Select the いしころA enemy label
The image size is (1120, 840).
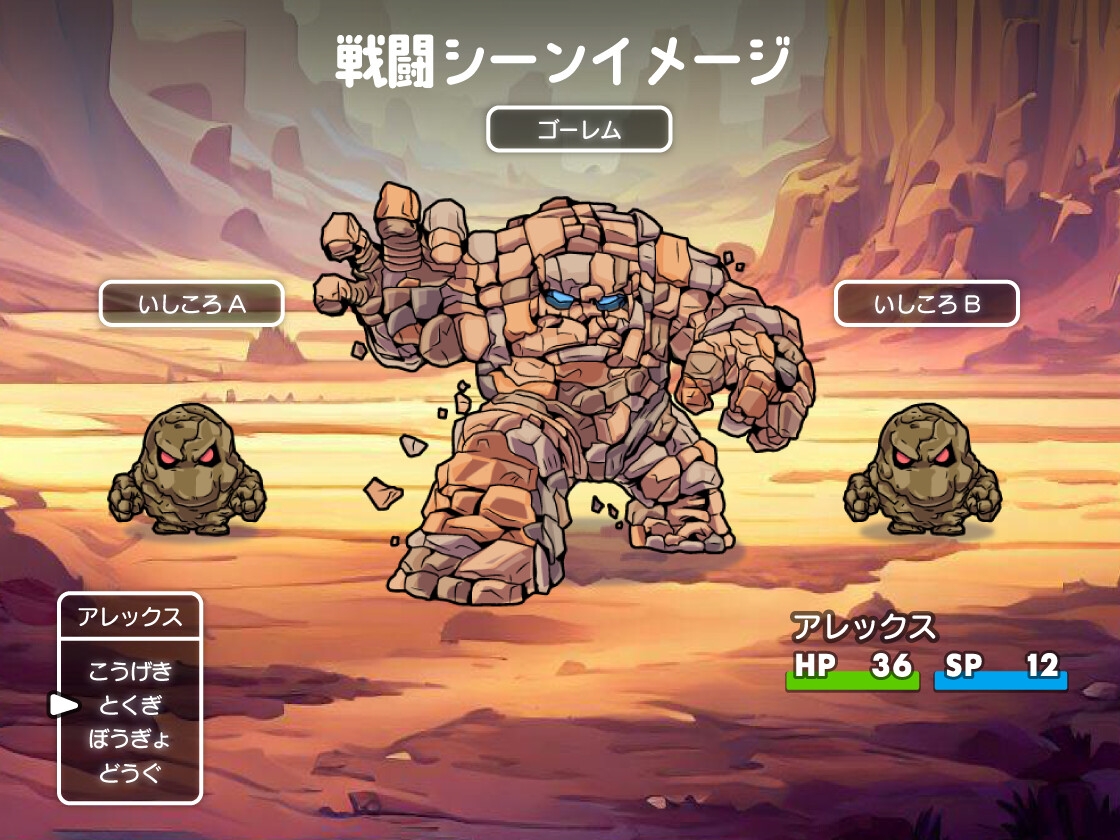click(191, 304)
